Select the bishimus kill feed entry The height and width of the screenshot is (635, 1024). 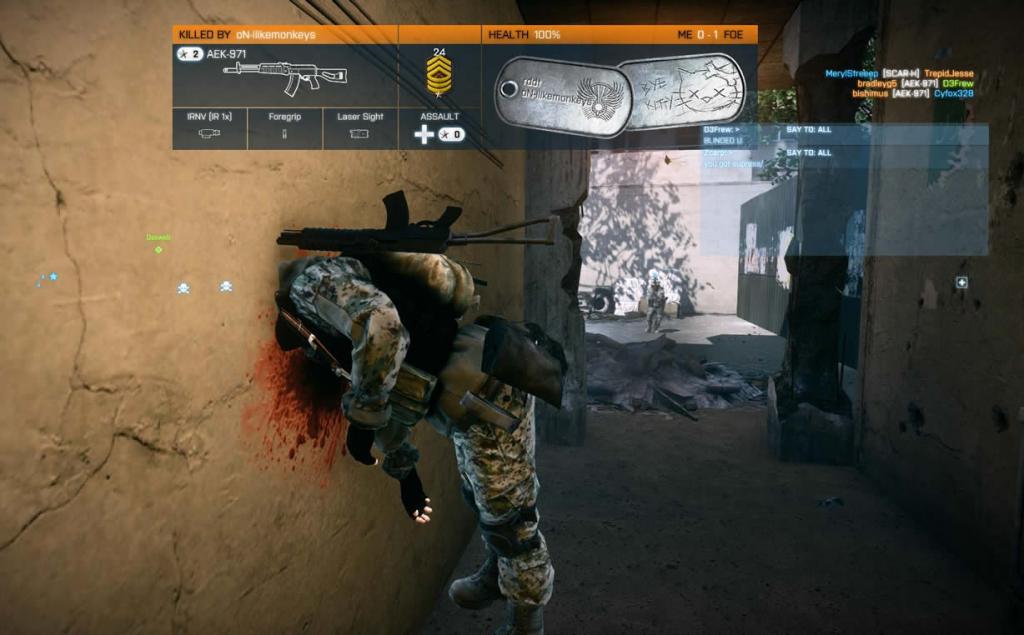912,93
